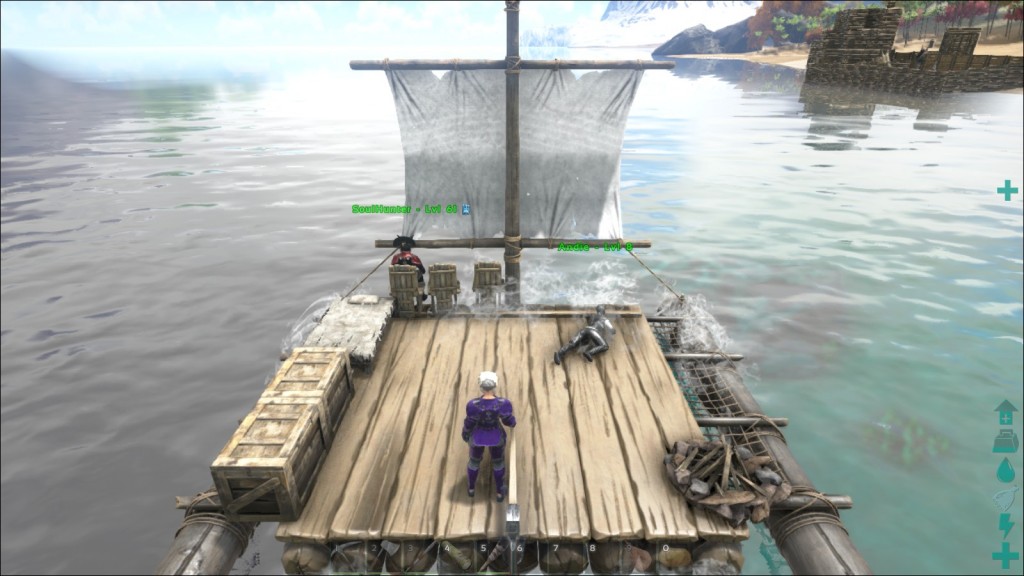Click the food status icon
Screen dimensions: 1024x576
(1005, 498)
